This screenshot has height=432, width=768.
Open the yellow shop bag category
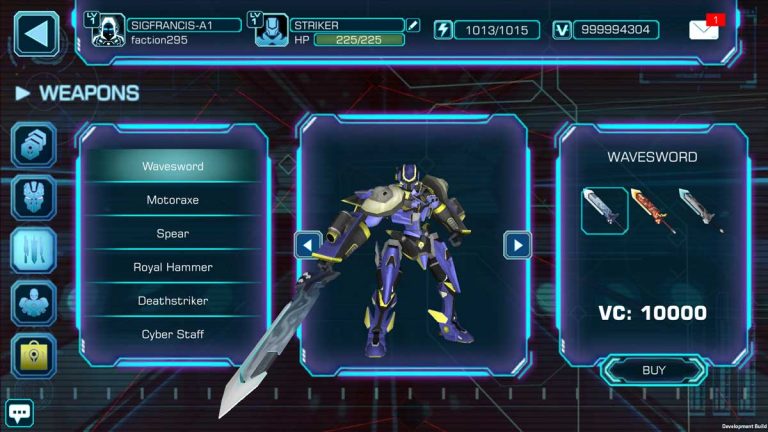[33, 354]
